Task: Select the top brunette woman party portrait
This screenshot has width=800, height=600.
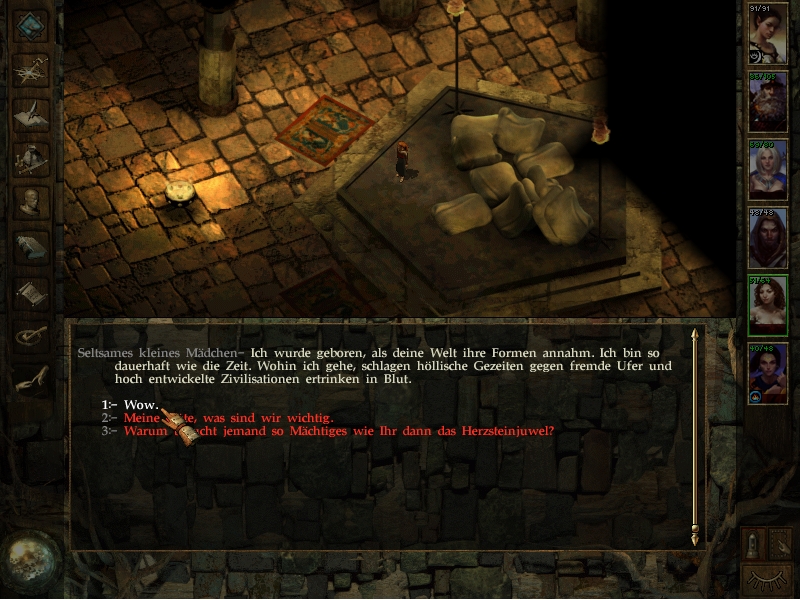Action: tap(768, 34)
